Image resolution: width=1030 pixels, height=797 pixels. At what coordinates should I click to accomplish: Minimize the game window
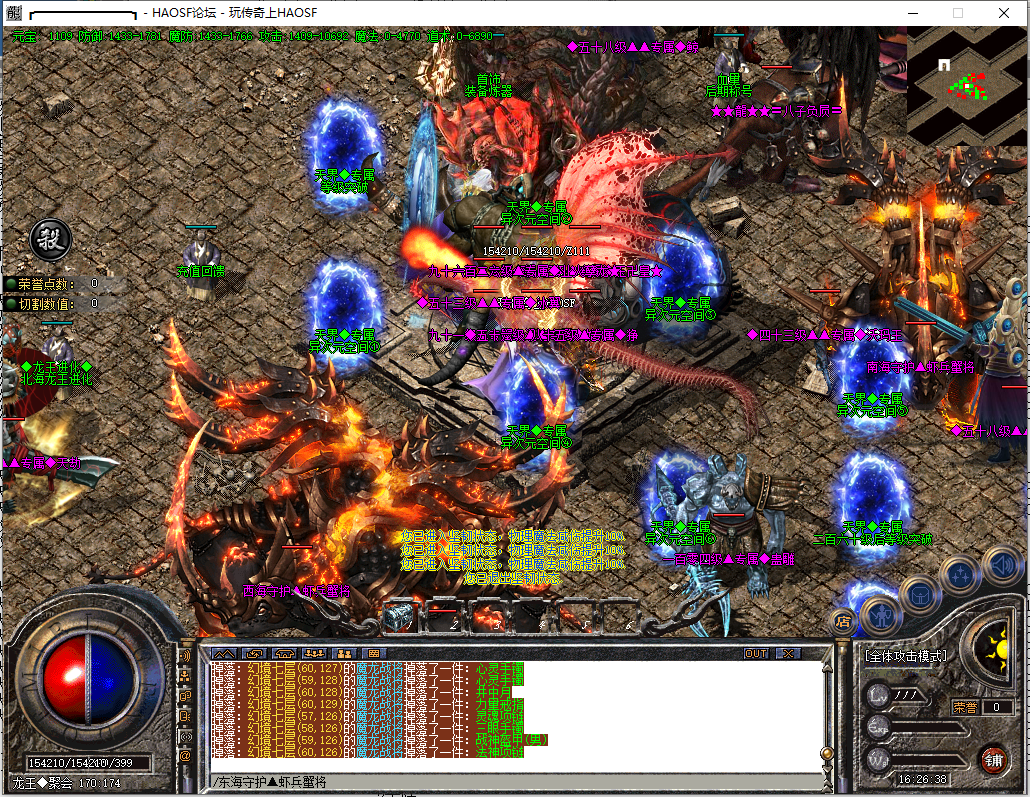[x=913, y=13]
